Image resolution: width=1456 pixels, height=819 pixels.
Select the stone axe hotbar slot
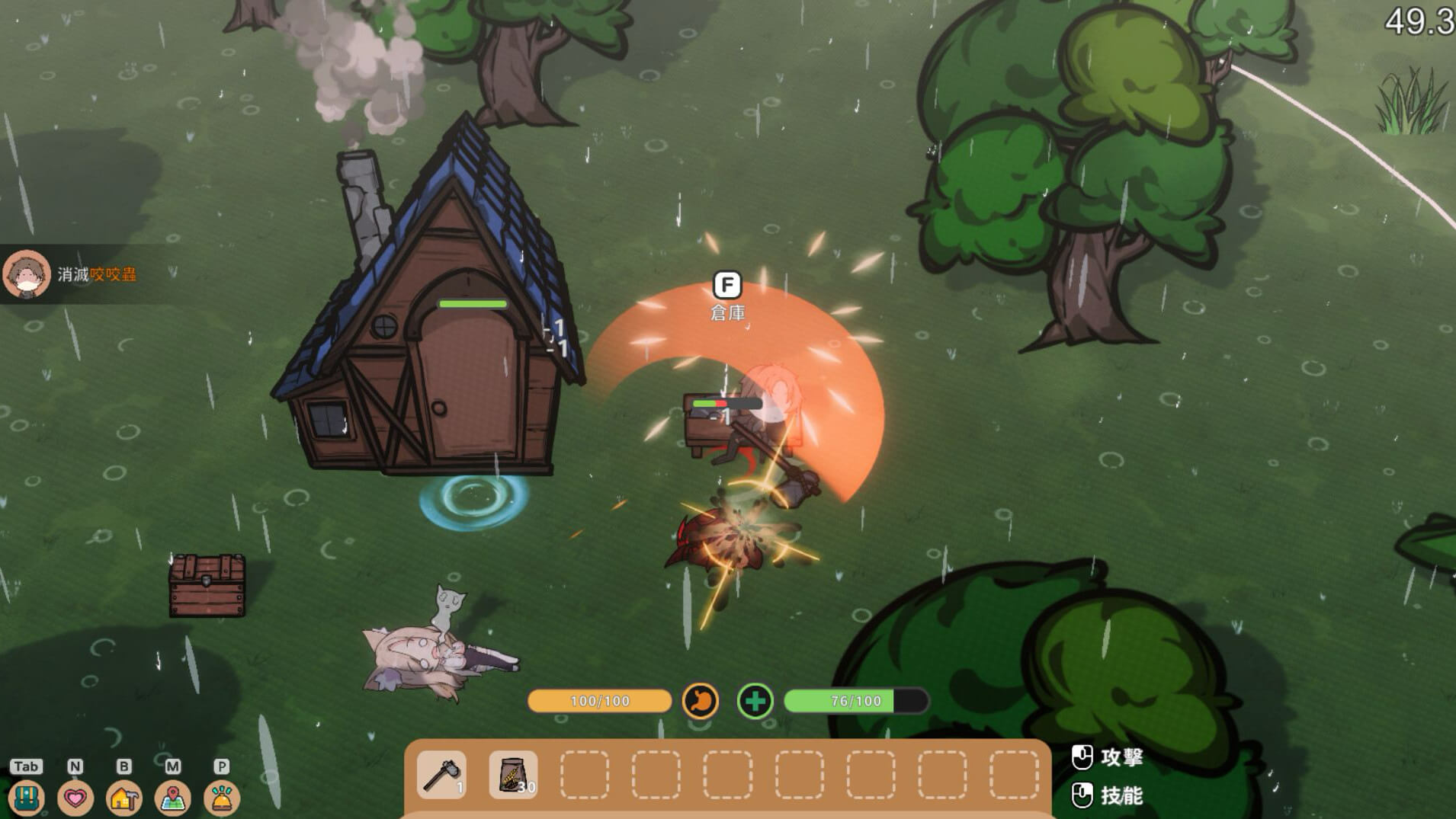tap(442, 775)
